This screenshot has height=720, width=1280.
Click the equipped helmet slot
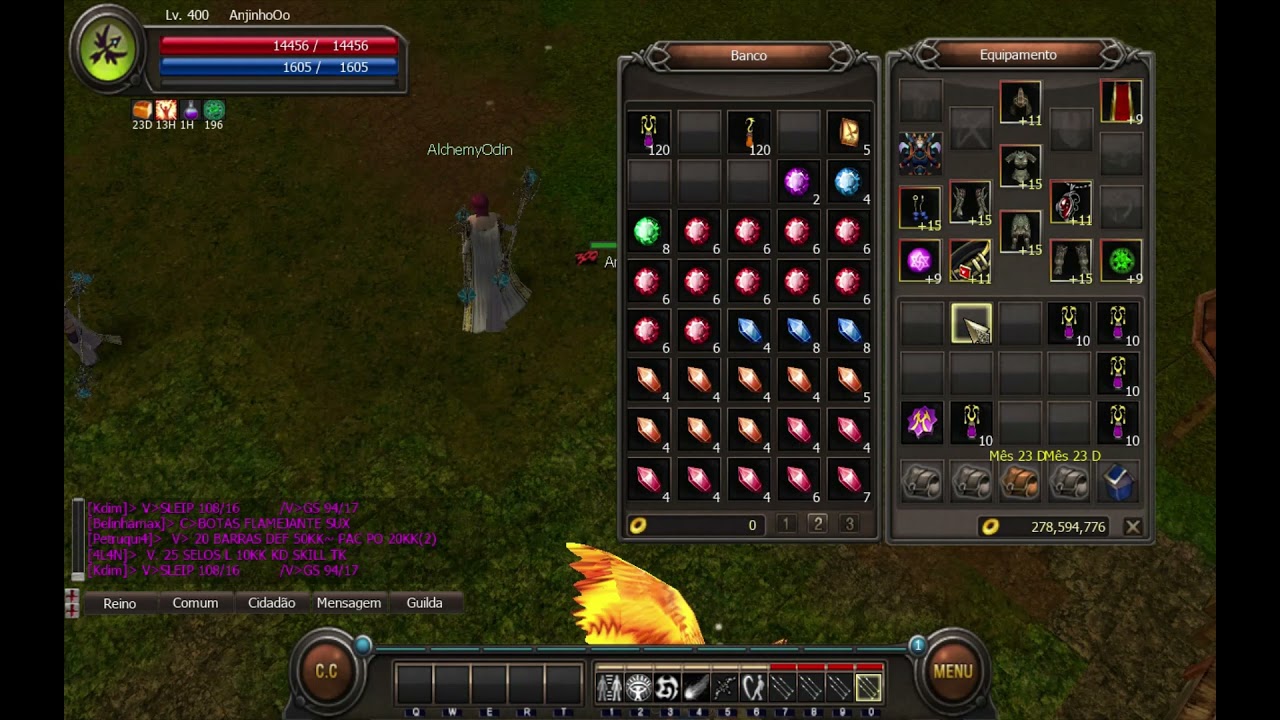[1020, 102]
